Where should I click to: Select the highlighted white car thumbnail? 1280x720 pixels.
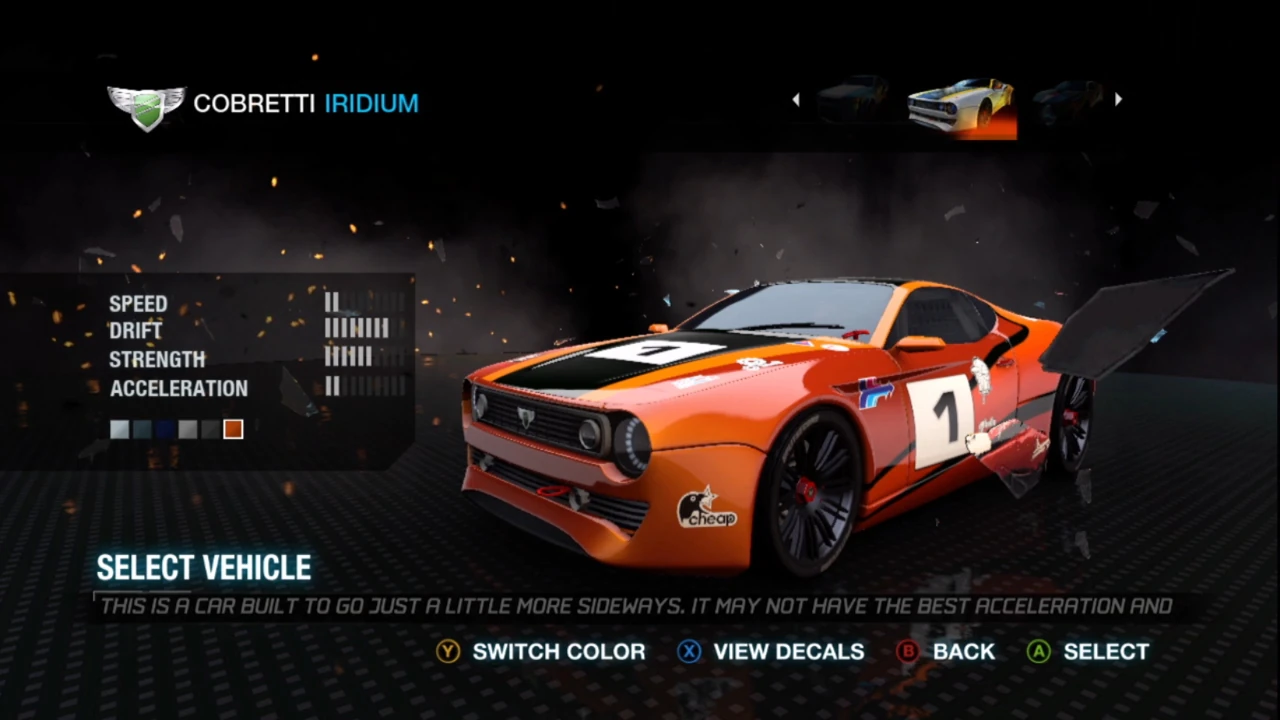961,103
